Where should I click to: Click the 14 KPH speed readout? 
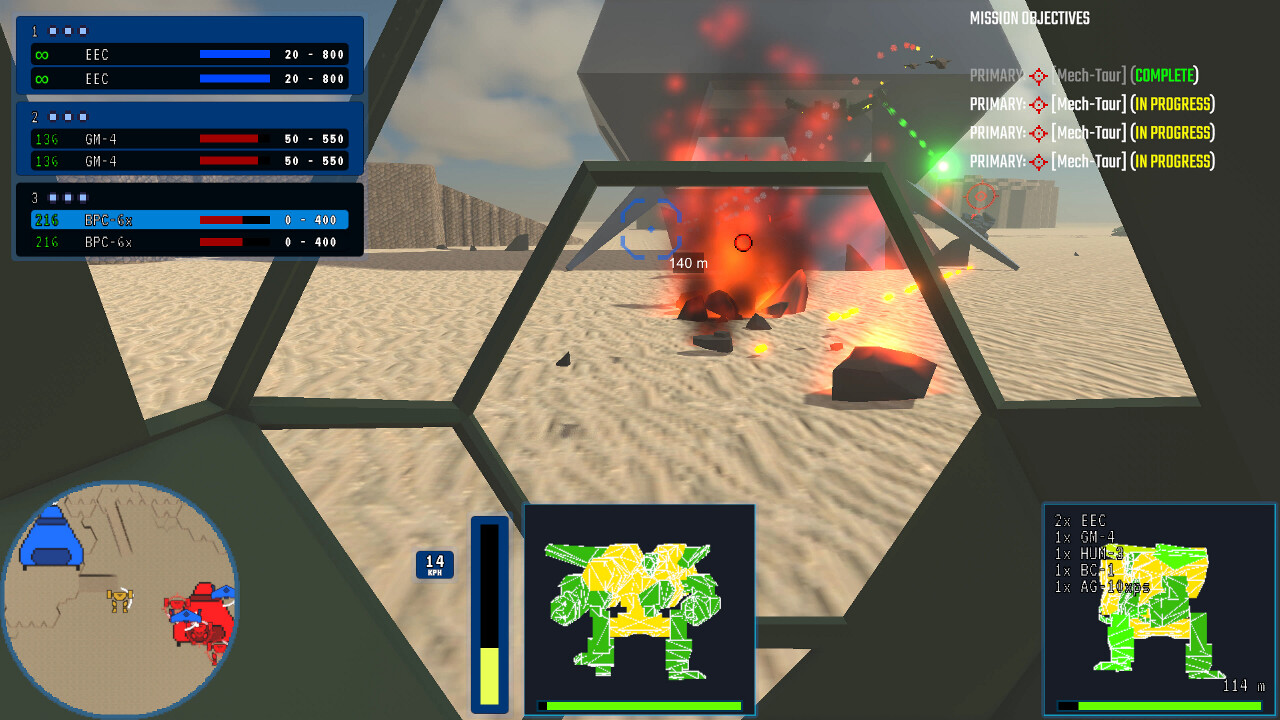pos(435,564)
